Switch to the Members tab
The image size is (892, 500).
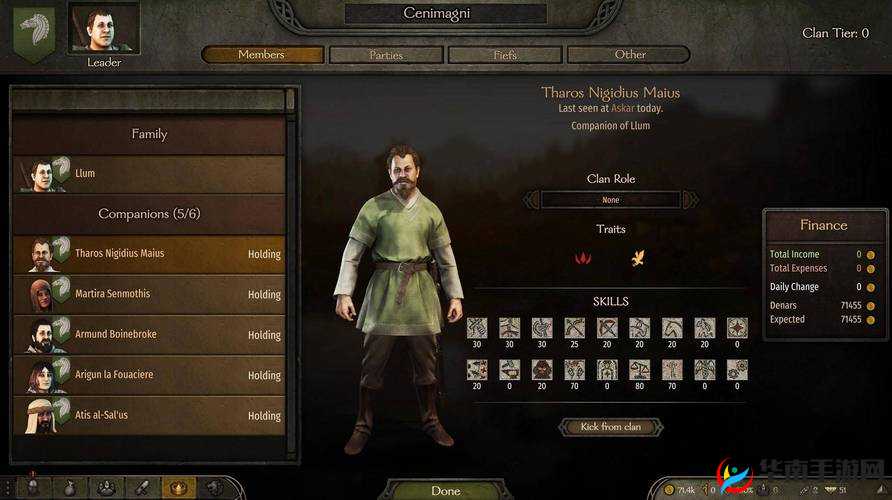(x=261, y=55)
